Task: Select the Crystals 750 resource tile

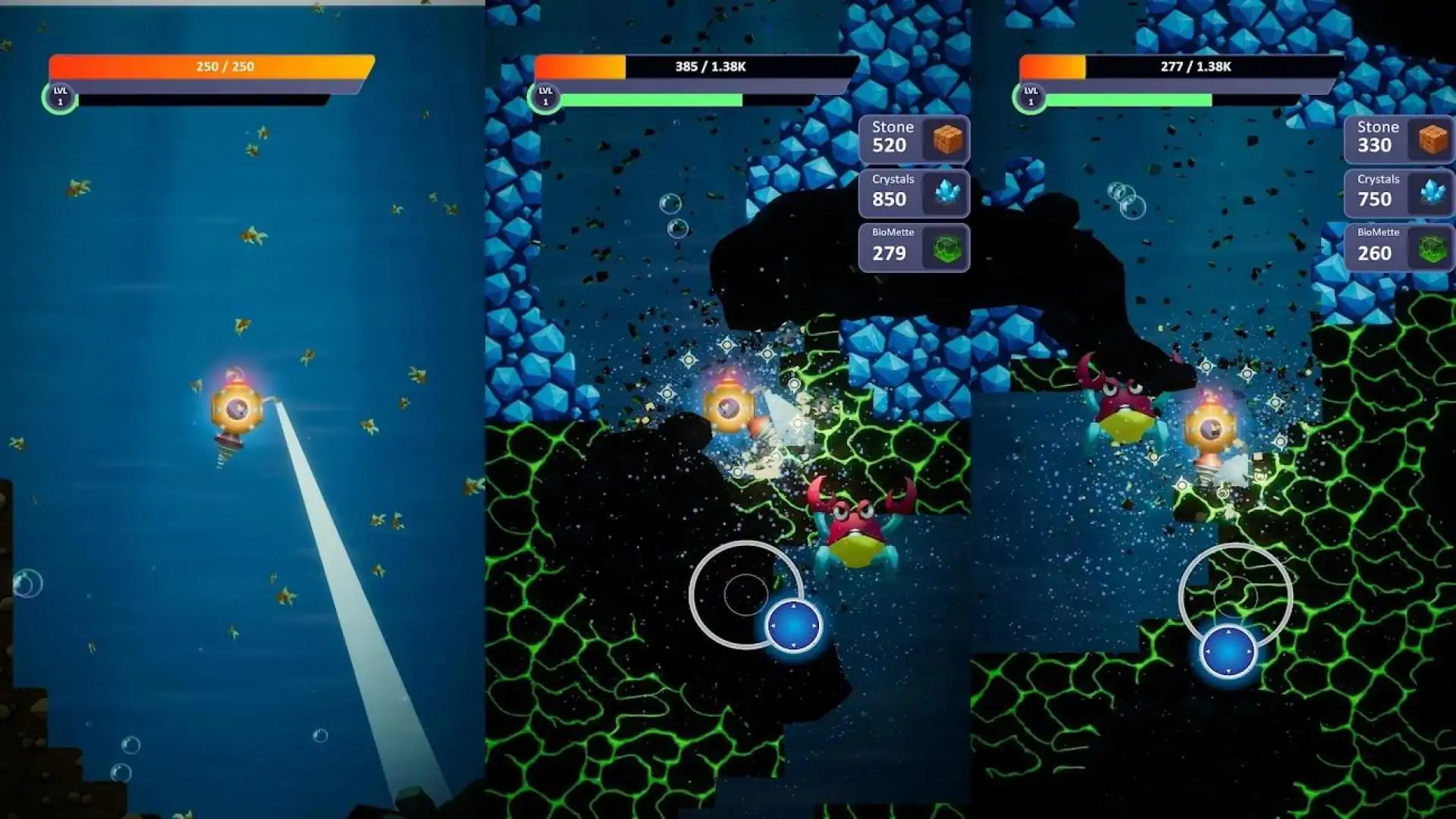Action: pyautogui.click(x=1399, y=193)
